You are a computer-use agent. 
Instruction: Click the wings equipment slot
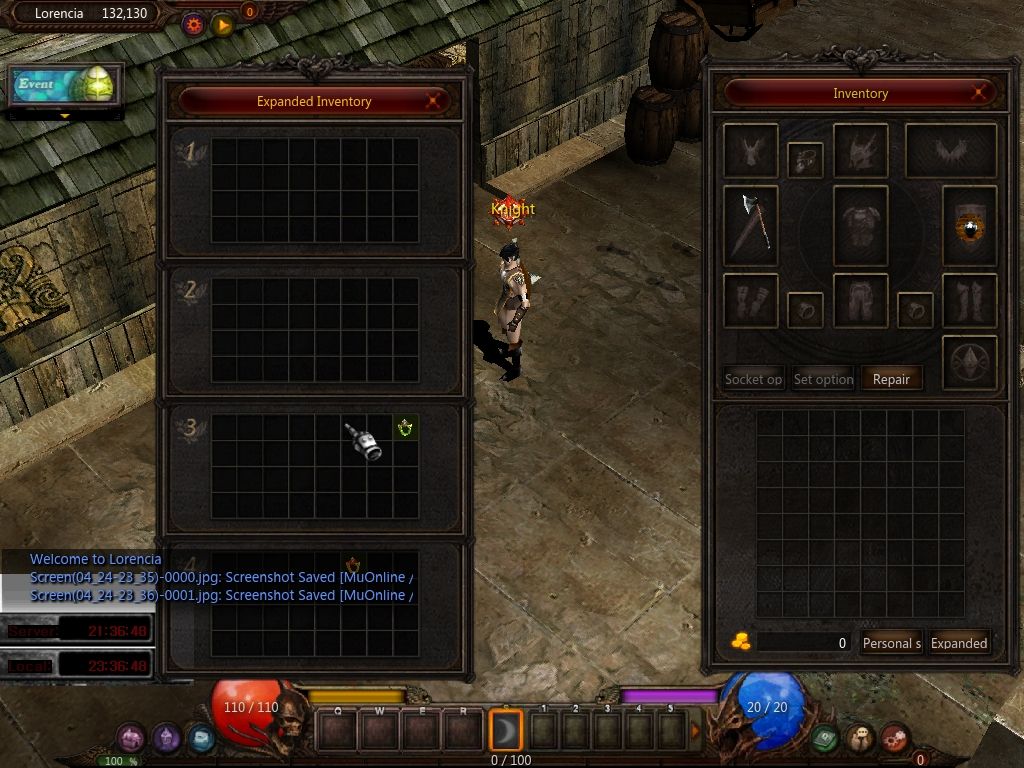click(950, 150)
